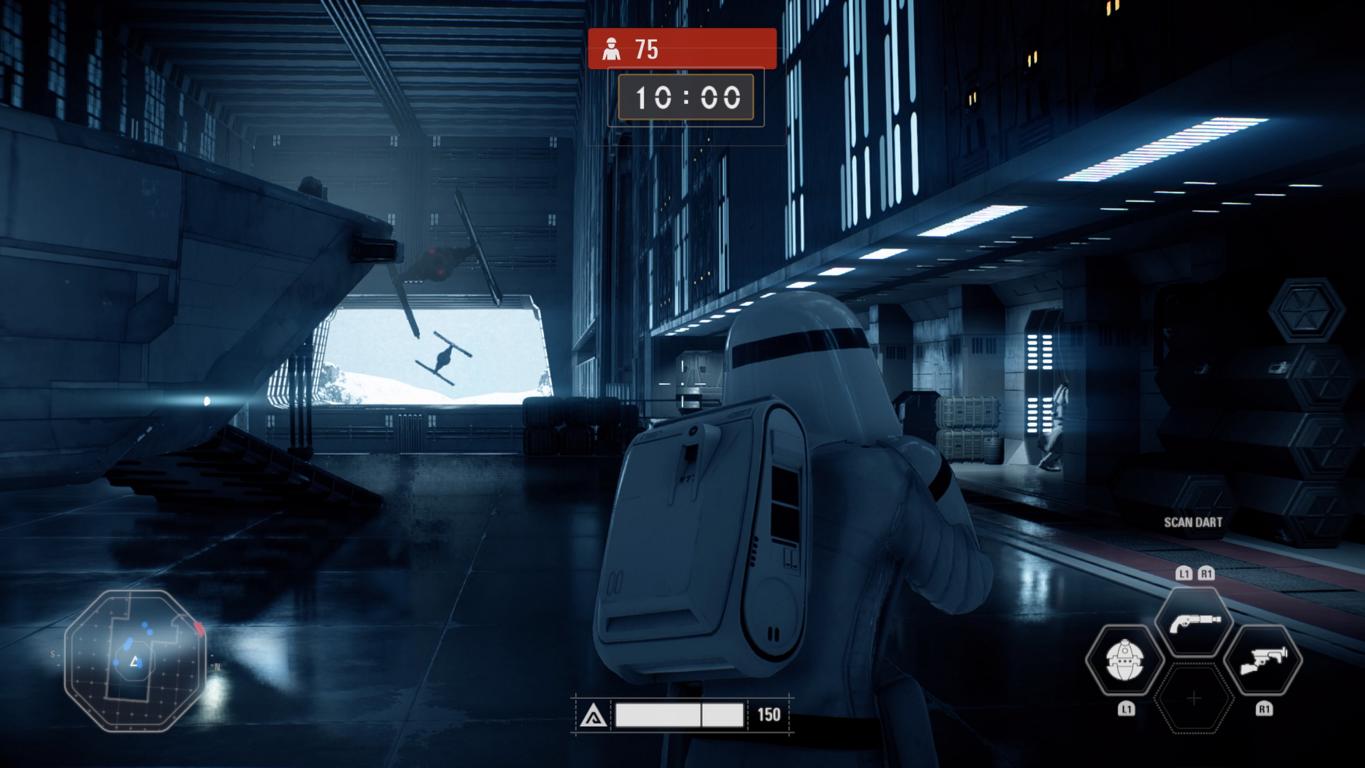This screenshot has width=1365, height=768.
Task: Select the empty dotted hexagon slot
Action: coord(1193,699)
